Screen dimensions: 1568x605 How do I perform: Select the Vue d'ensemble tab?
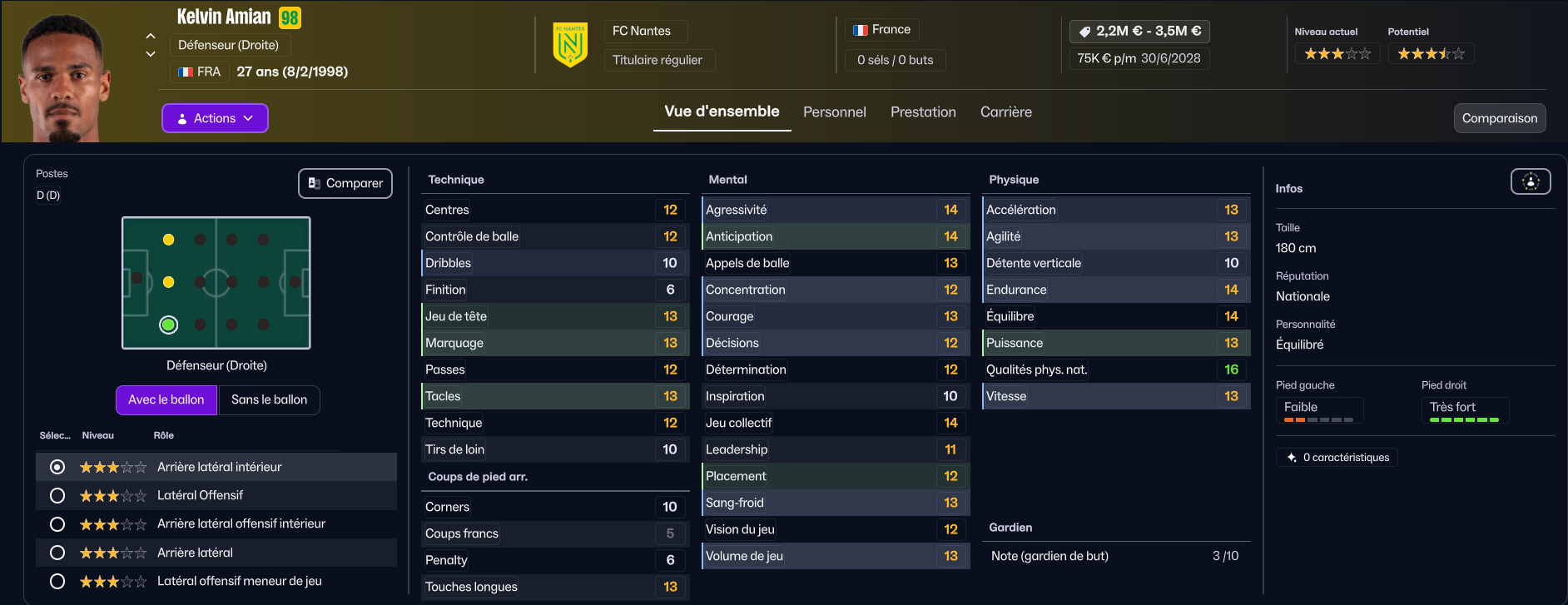tap(722, 112)
